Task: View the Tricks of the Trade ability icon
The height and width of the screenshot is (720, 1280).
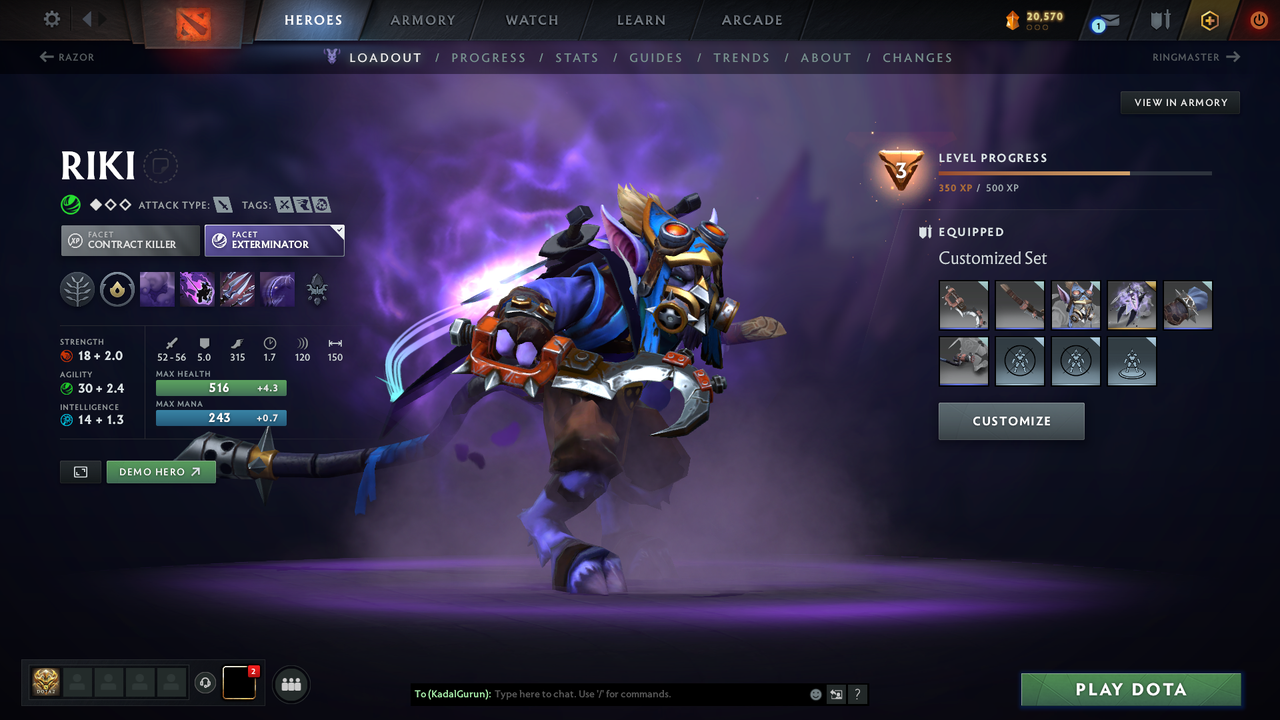Action: click(237, 289)
